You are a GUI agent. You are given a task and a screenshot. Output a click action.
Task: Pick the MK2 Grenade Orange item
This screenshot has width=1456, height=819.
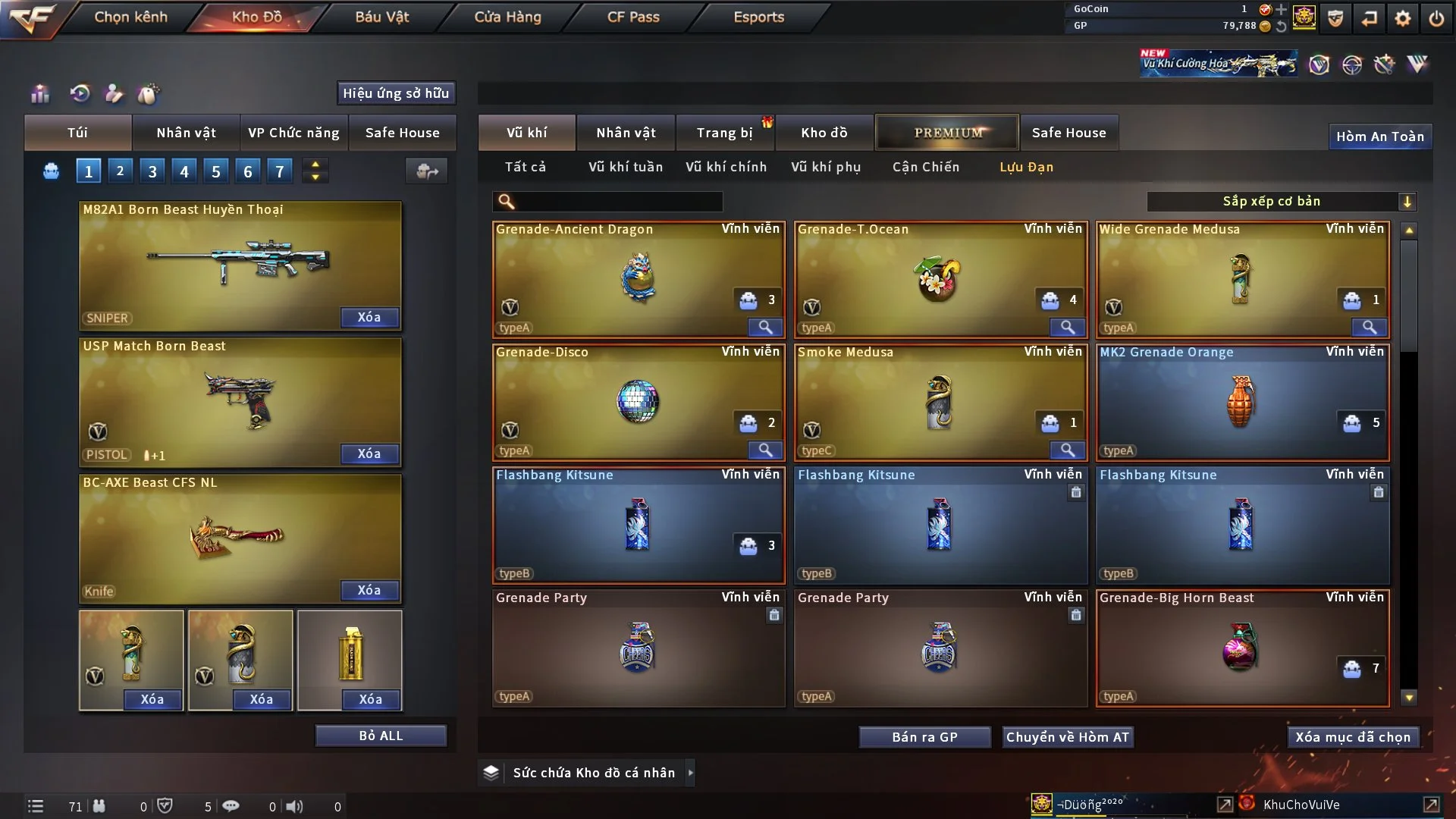coord(1241,402)
